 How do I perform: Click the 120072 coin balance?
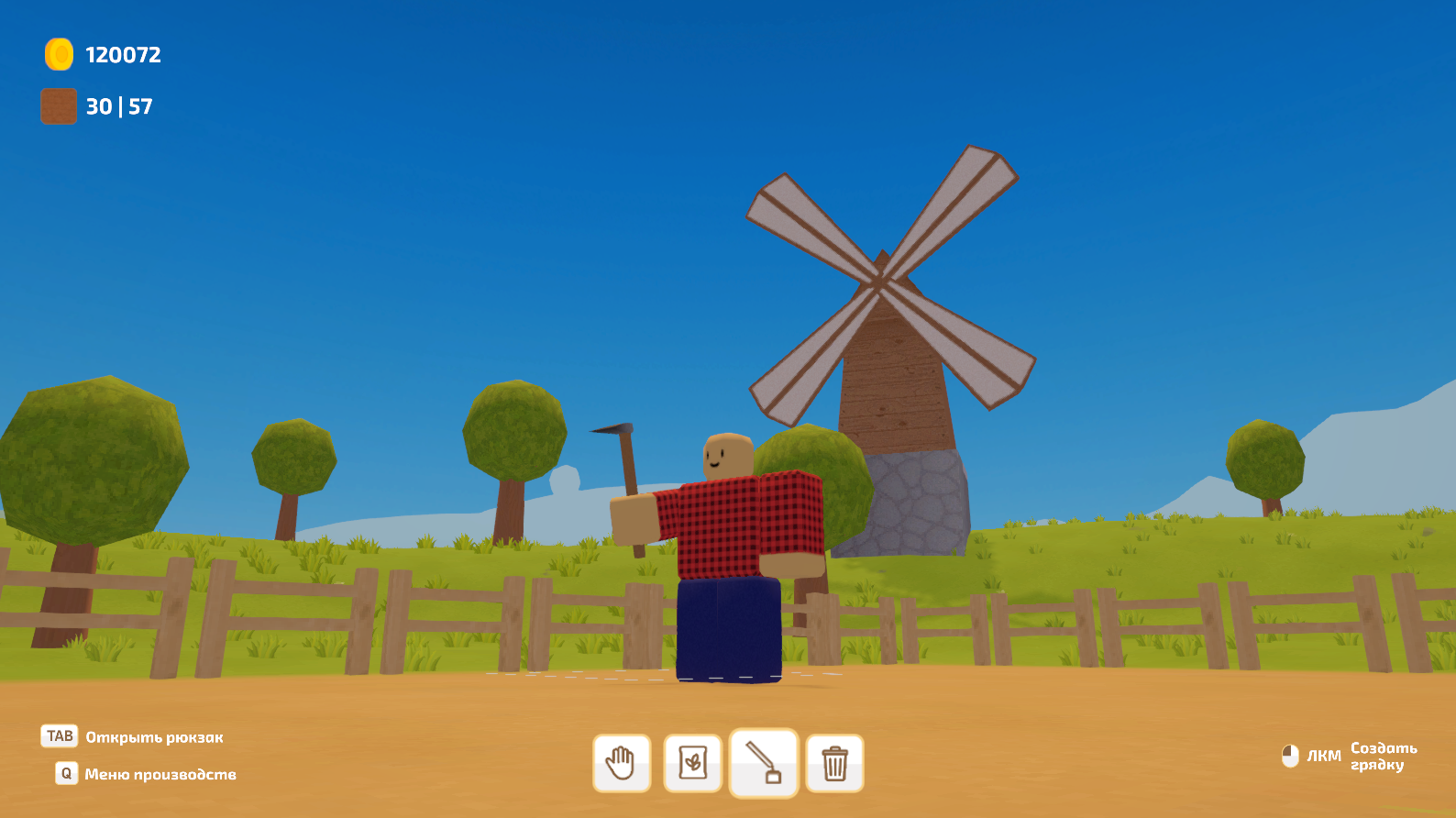pyautogui.click(x=120, y=55)
